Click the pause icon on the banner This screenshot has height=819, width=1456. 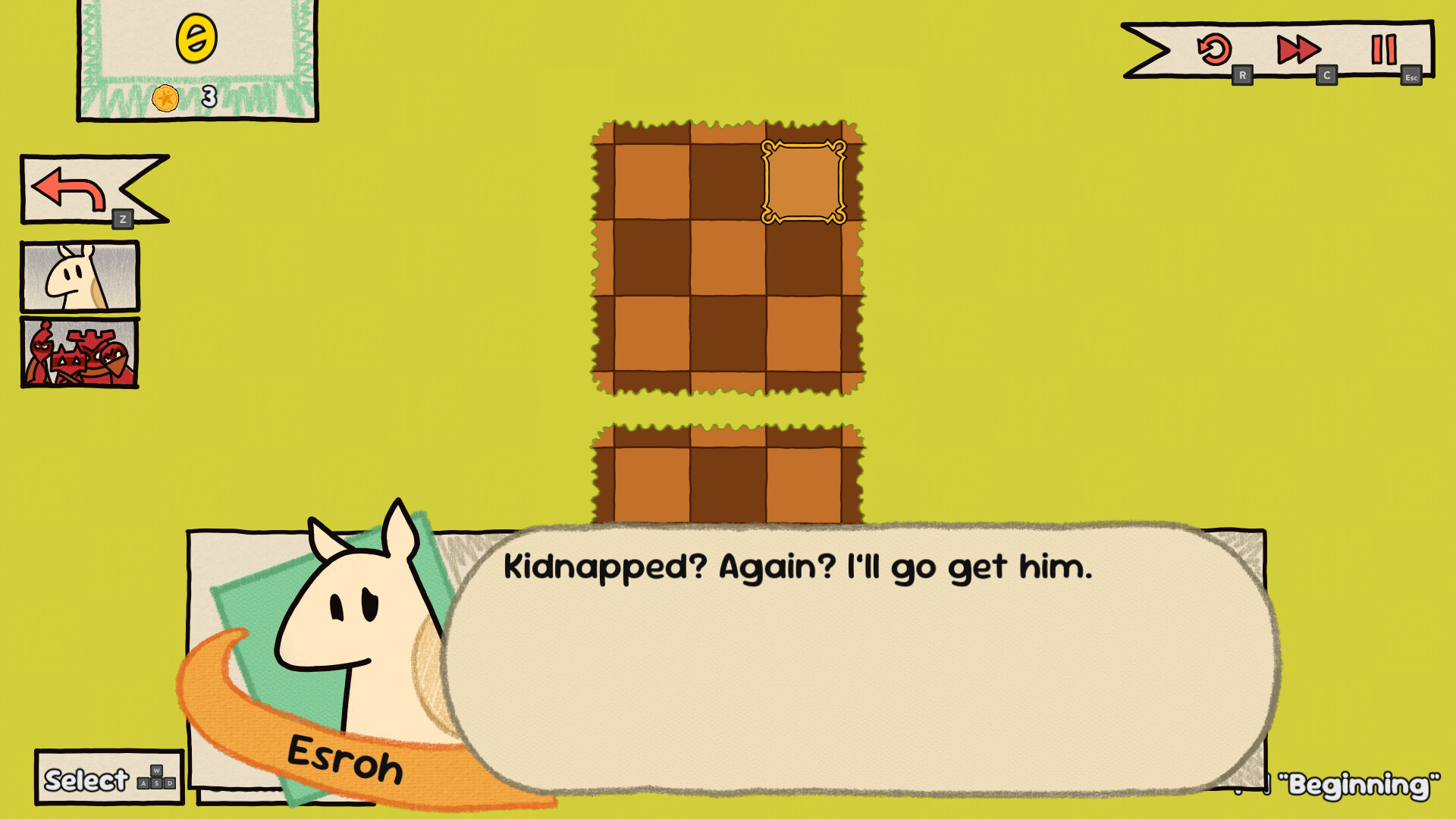(1385, 50)
